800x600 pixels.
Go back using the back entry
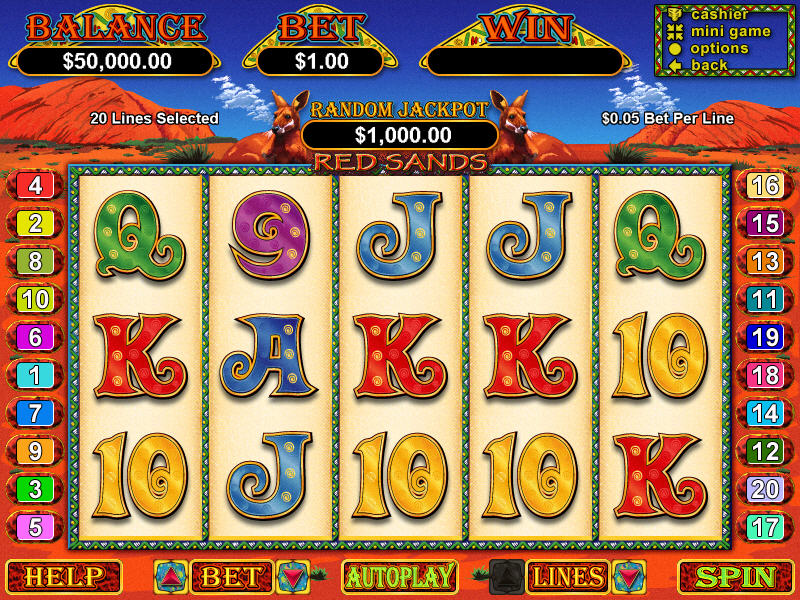708,65
